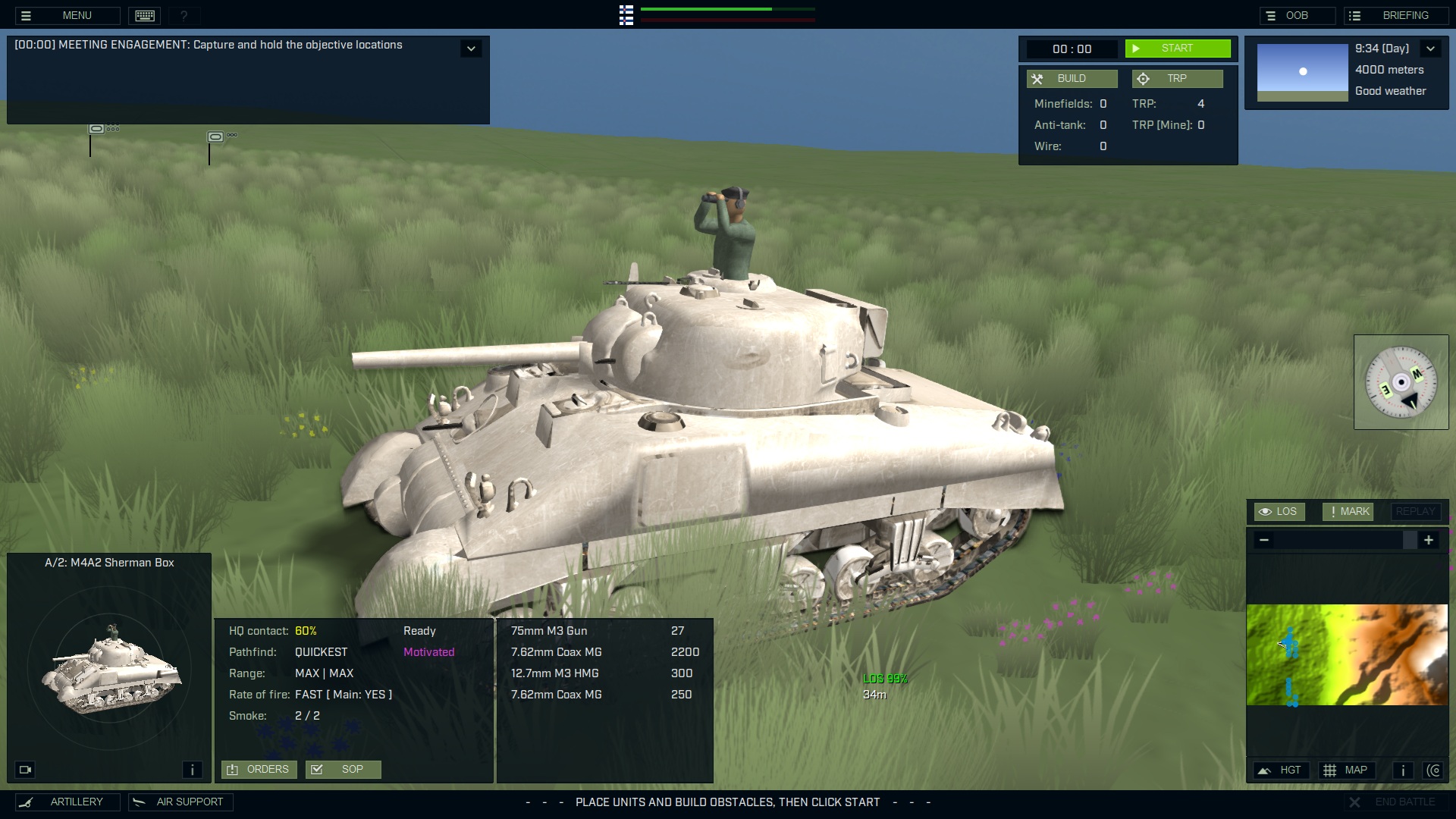Open the time of day dropdown
This screenshot has width=1456, height=819.
(x=1431, y=48)
